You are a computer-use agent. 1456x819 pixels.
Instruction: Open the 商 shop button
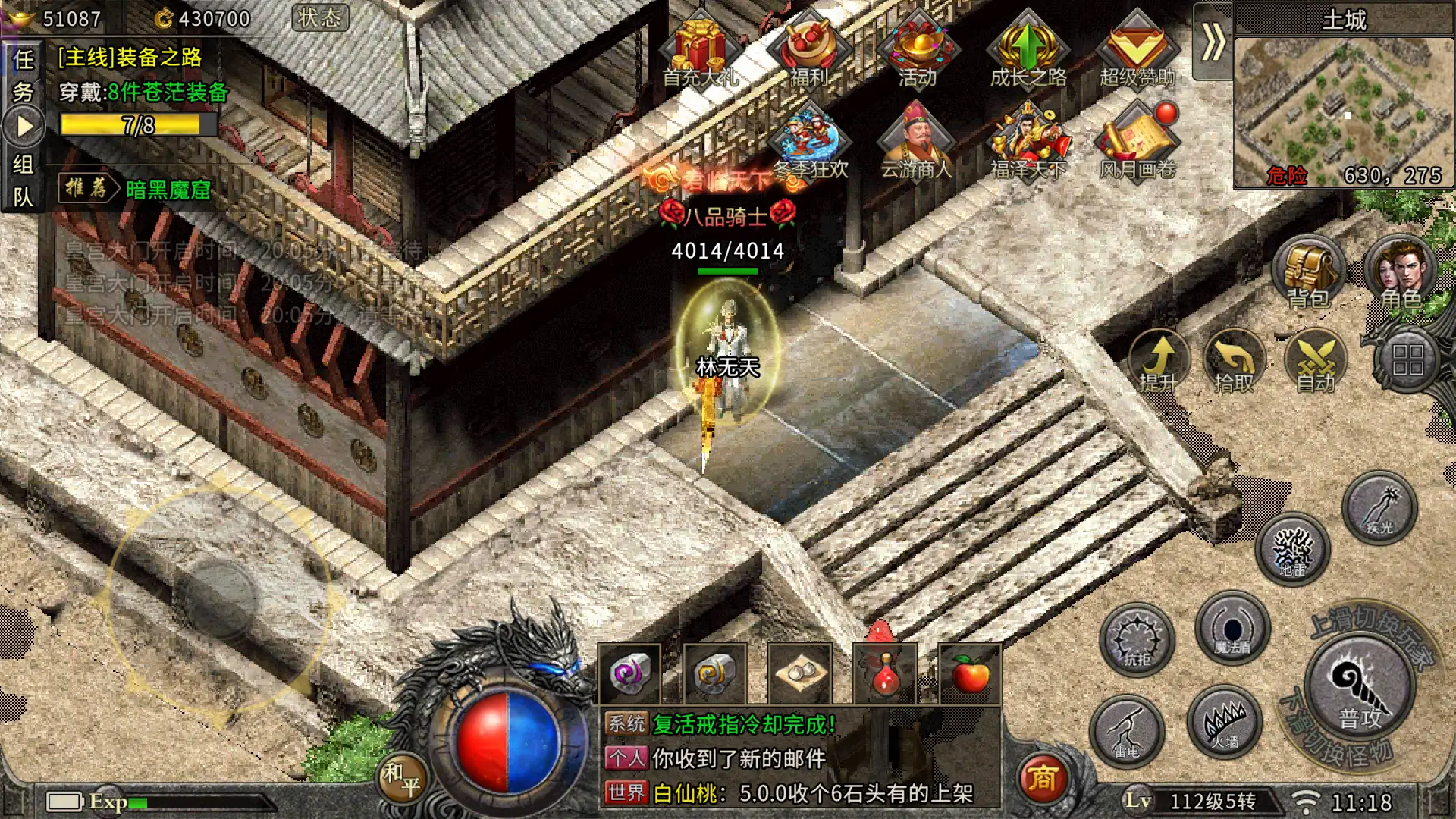pos(1042,778)
